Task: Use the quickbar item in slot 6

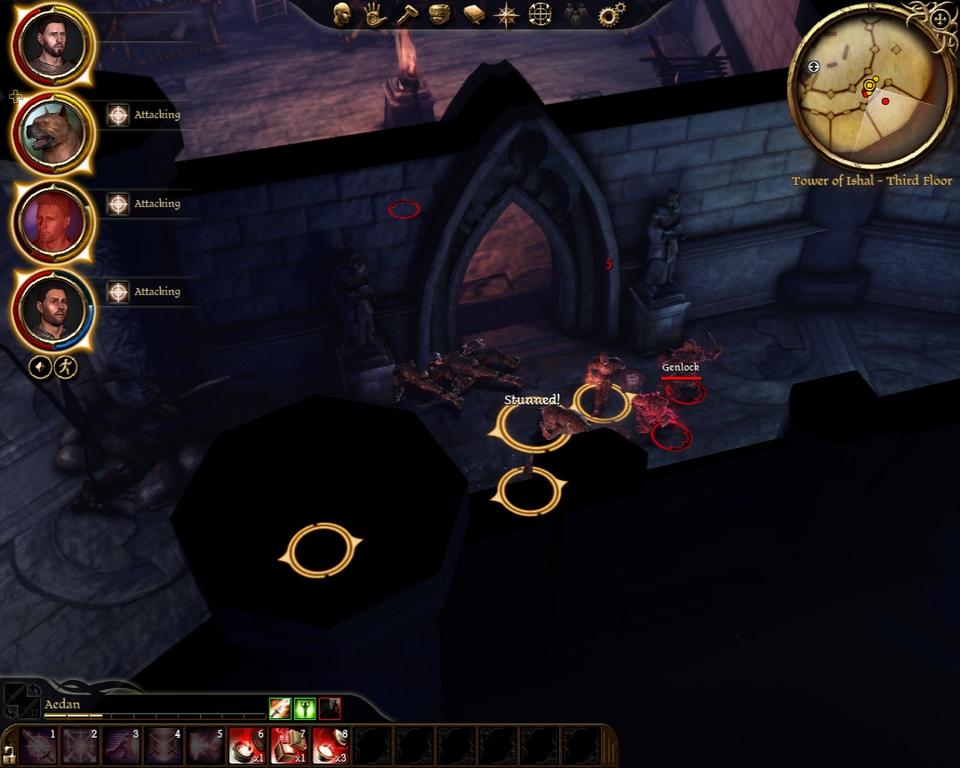Action: [x=246, y=745]
